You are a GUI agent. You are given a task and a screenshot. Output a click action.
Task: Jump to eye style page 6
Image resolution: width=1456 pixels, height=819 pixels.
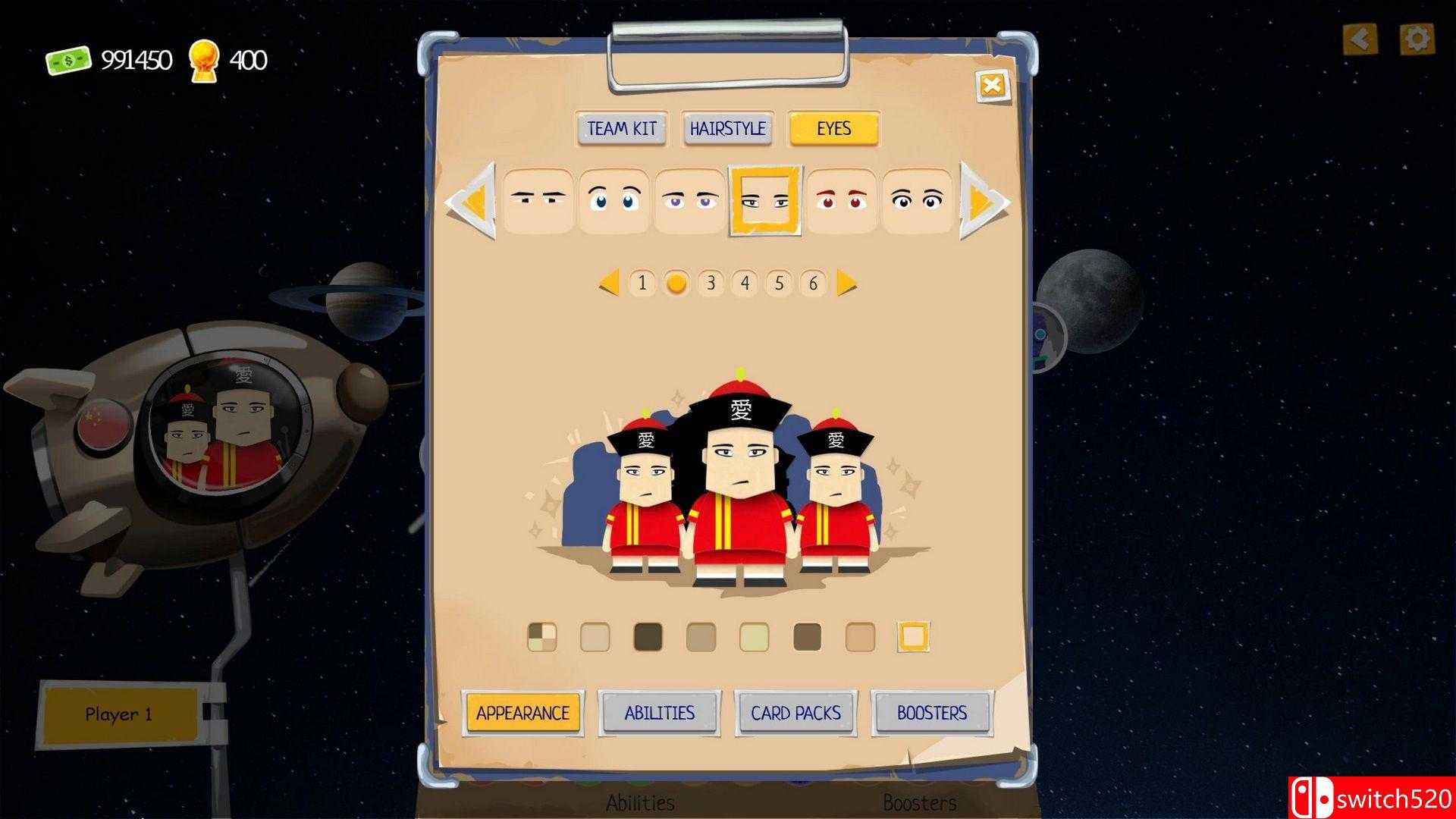coord(813,284)
